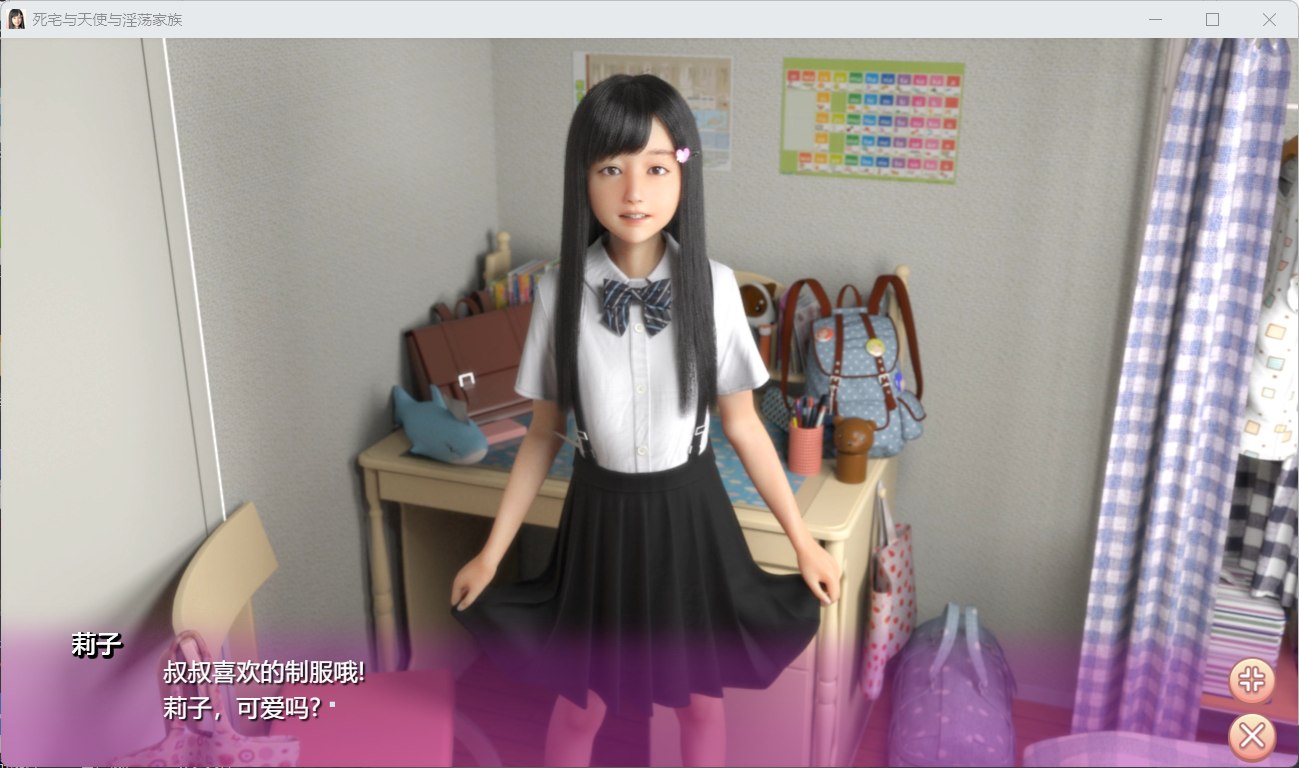1299x768 pixels.
Task: Click the circular X button above the corner
Action: pos(1251,736)
